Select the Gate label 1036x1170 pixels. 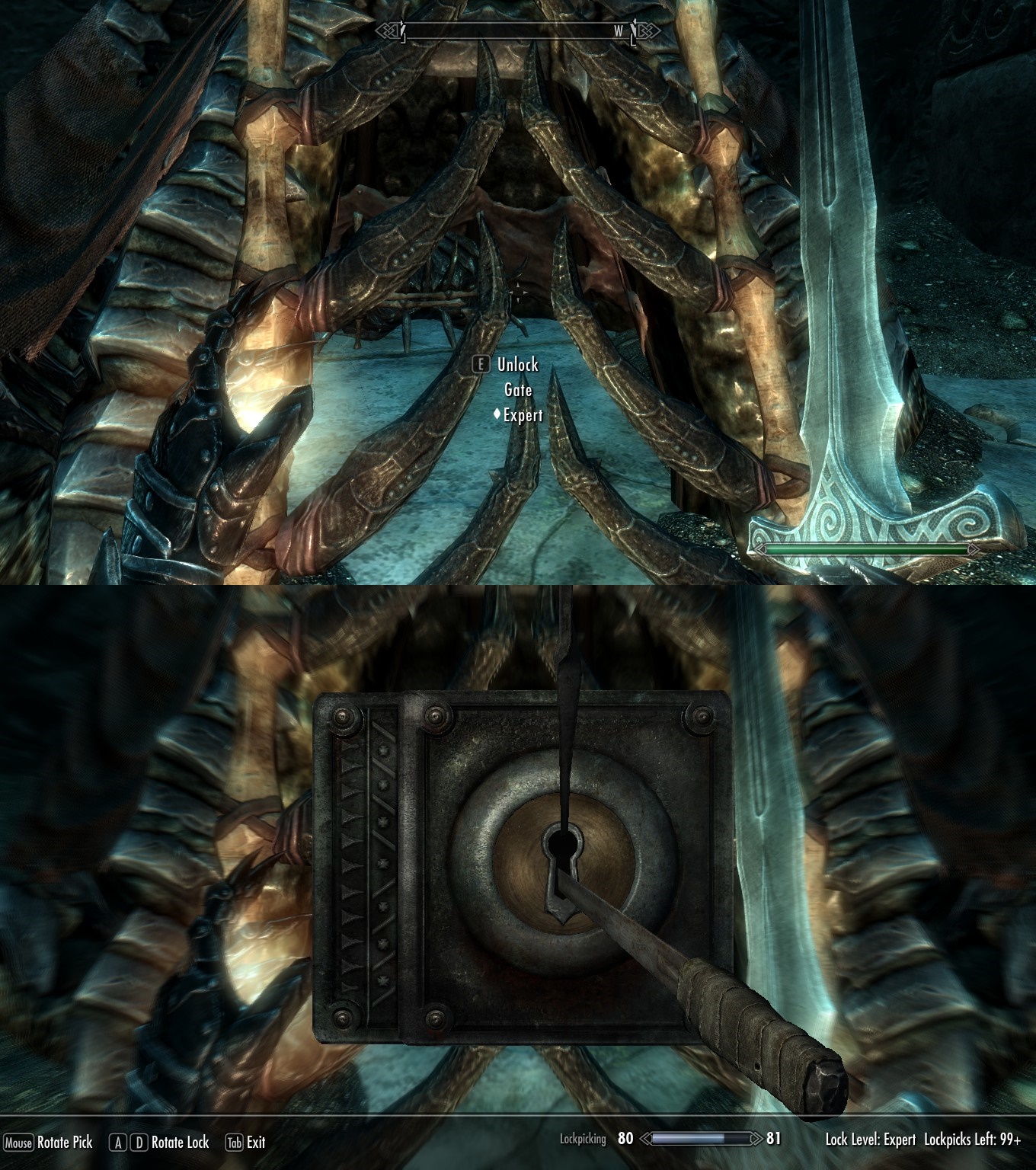click(520, 389)
